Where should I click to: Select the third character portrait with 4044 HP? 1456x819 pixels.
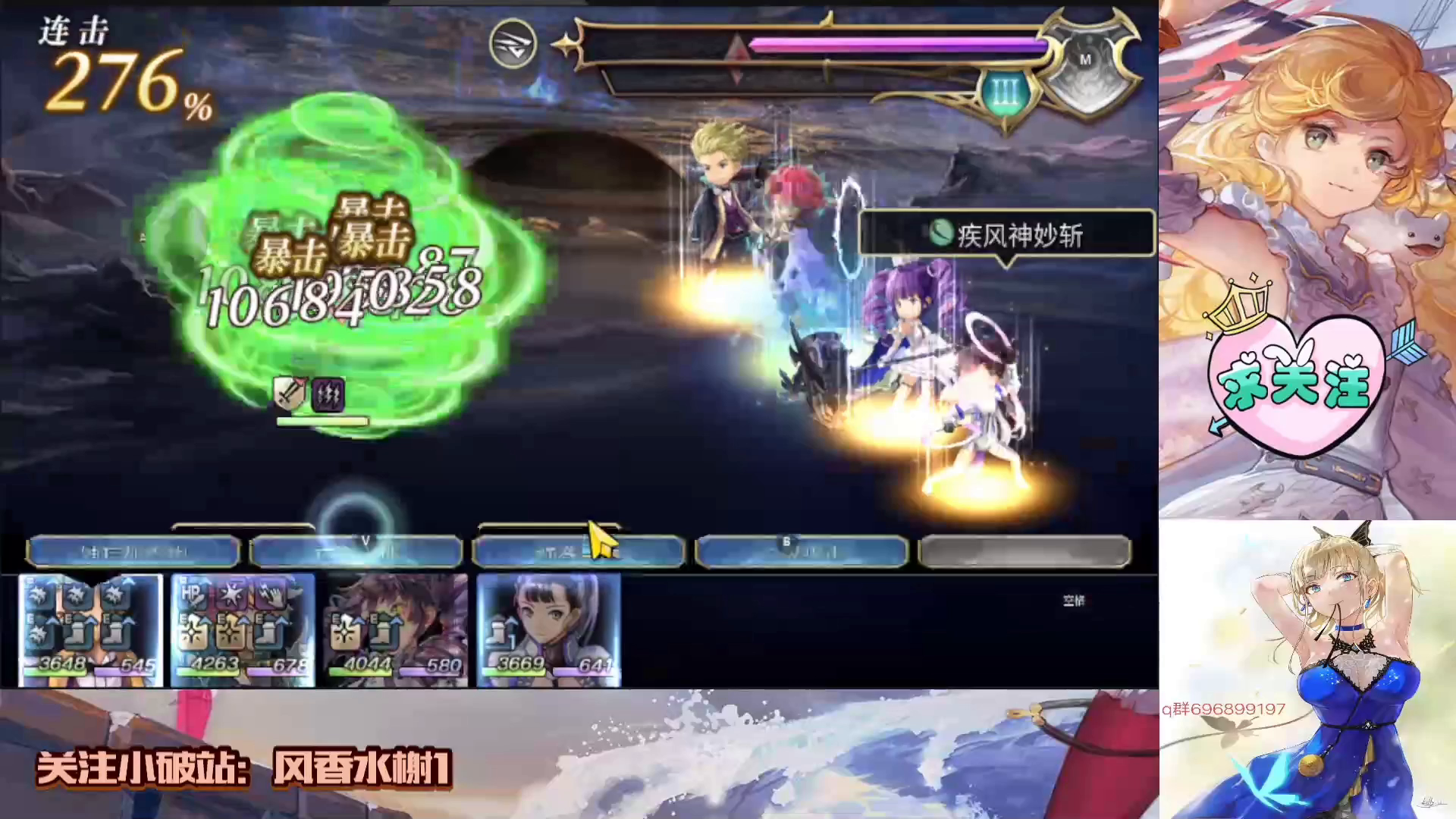pyautogui.click(x=394, y=629)
